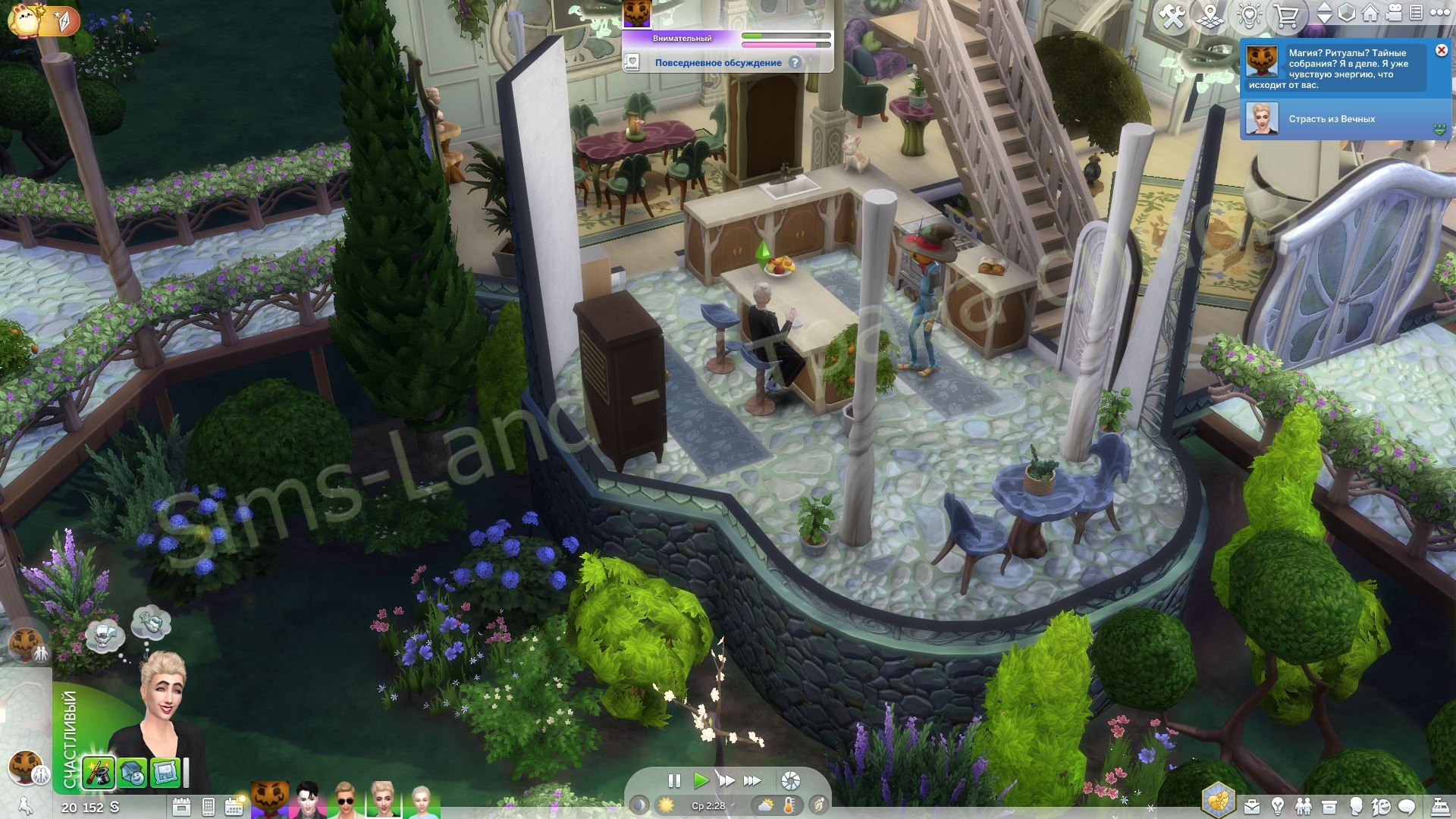This screenshot has width=1456, height=819.
Task: Select the pumpkin-head Sim portrait in household bar
Action: (270, 801)
